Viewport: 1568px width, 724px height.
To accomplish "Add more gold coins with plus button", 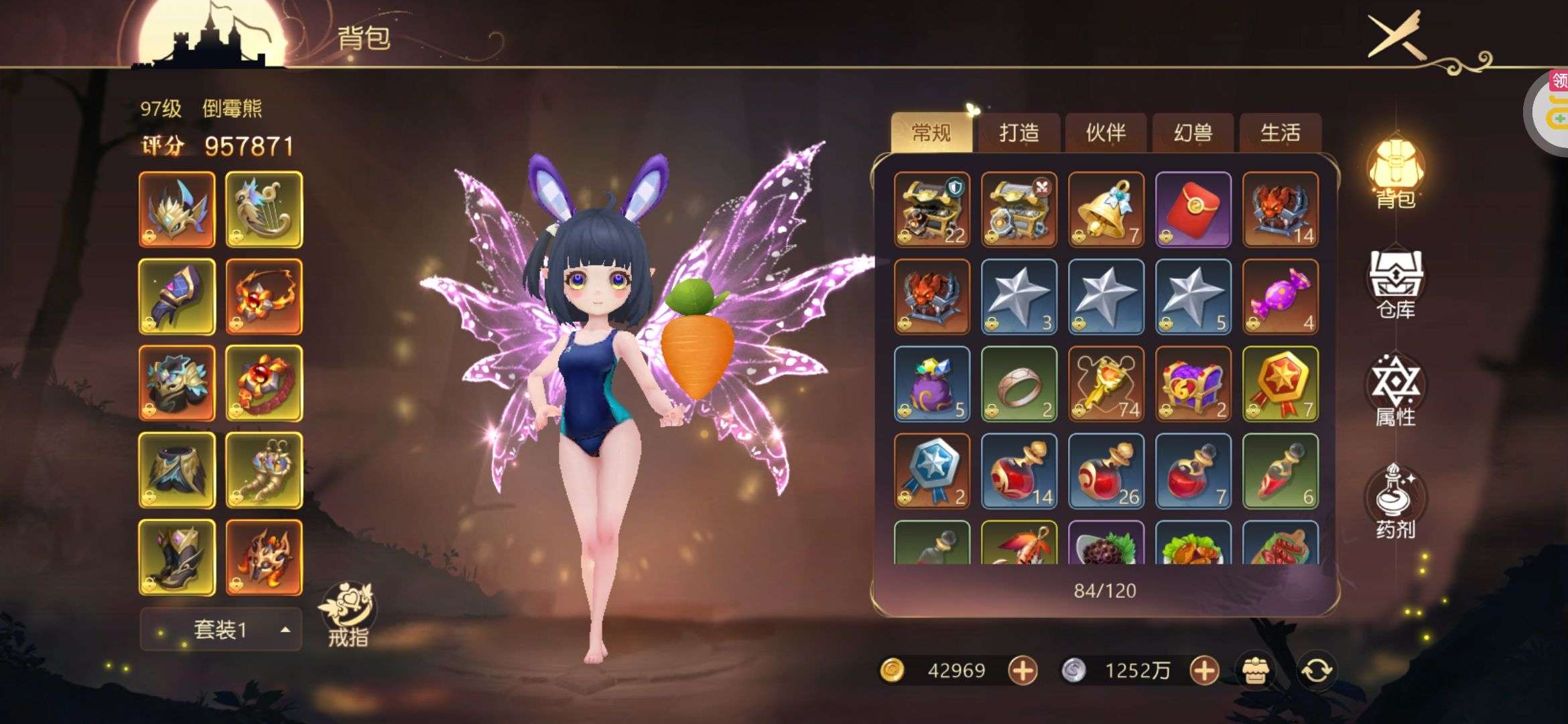I will tap(1023, 670).
